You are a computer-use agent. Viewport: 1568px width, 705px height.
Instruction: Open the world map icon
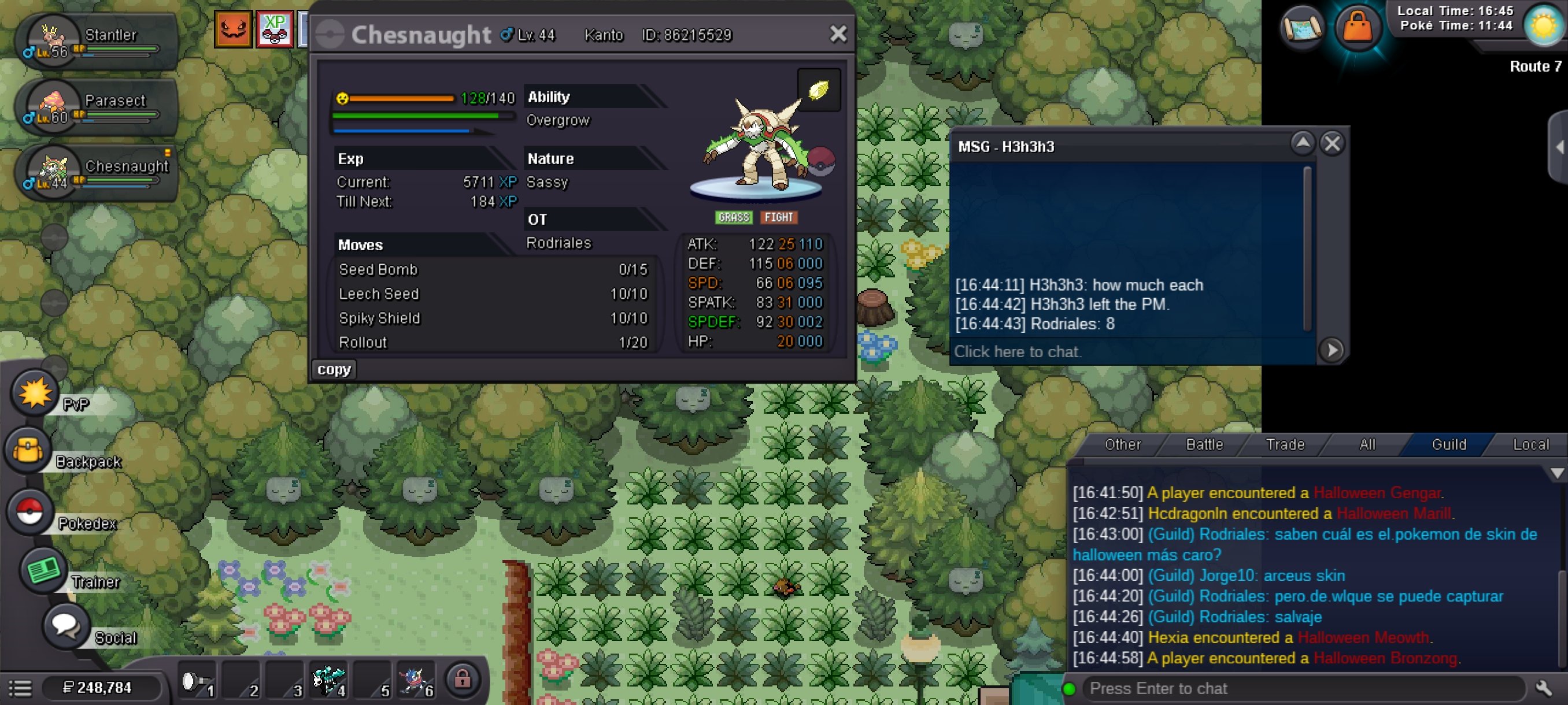(1302, 26)
